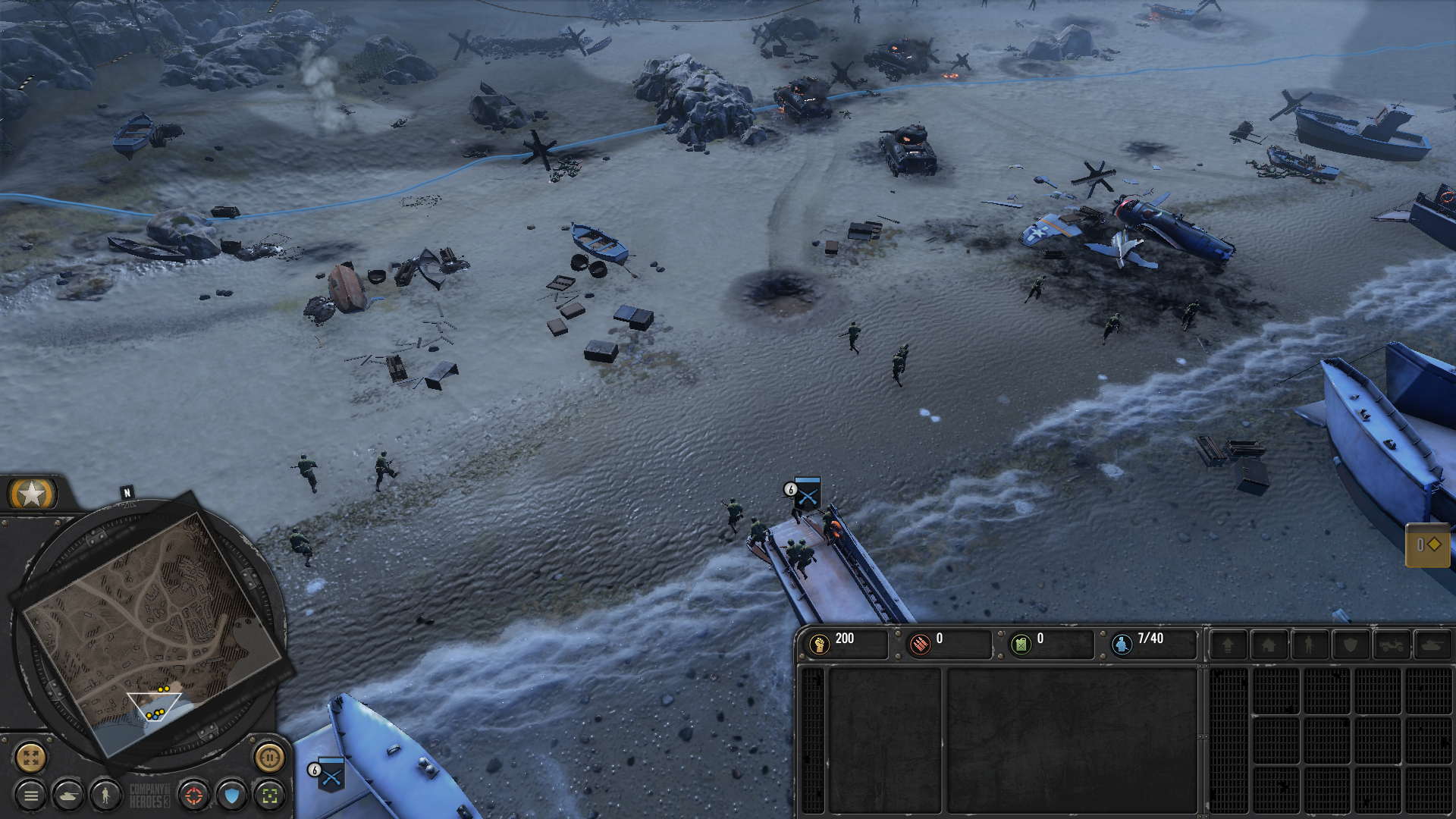Pause the game with the gold pause button
This screenshot has height=819, width=1456.
point(269,757)
